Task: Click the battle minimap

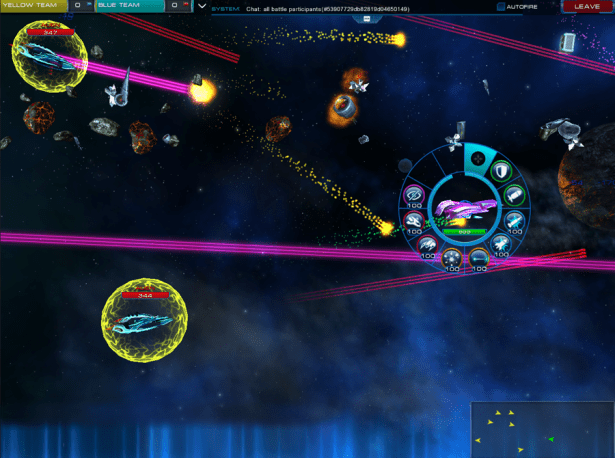Action: [542, 429]
